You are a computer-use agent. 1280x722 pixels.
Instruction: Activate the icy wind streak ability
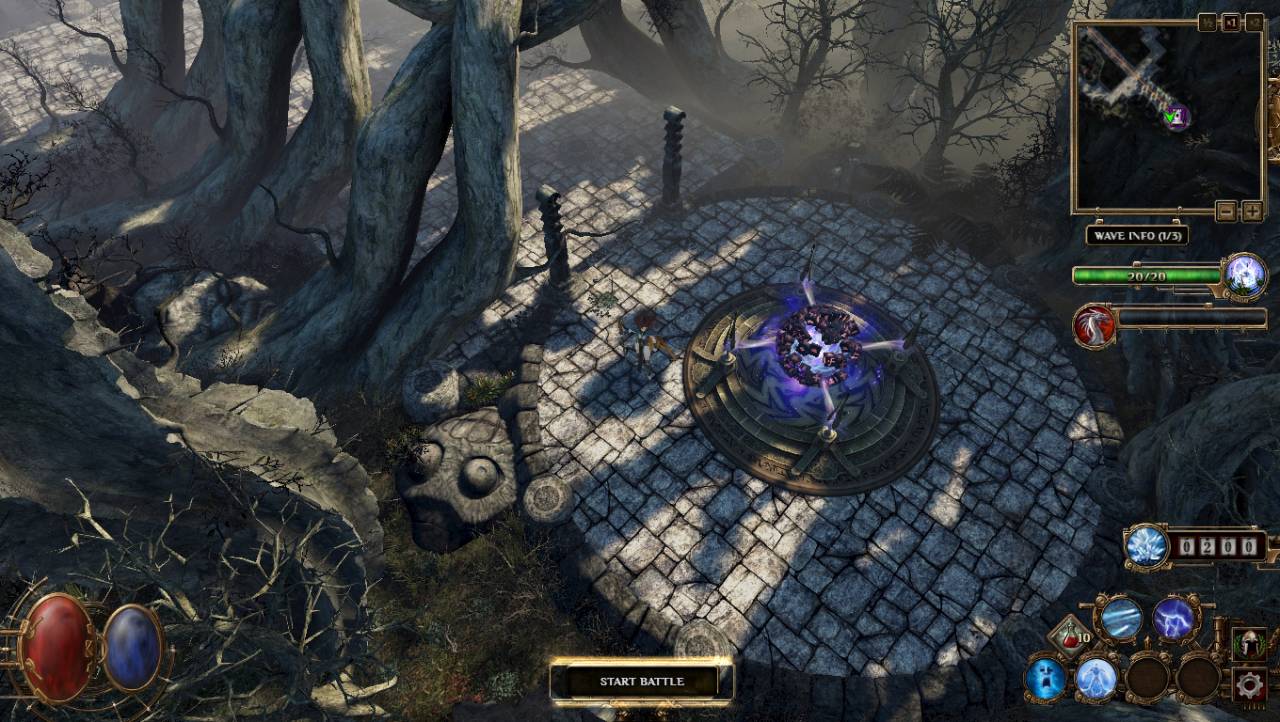[x=1120, y=619]
